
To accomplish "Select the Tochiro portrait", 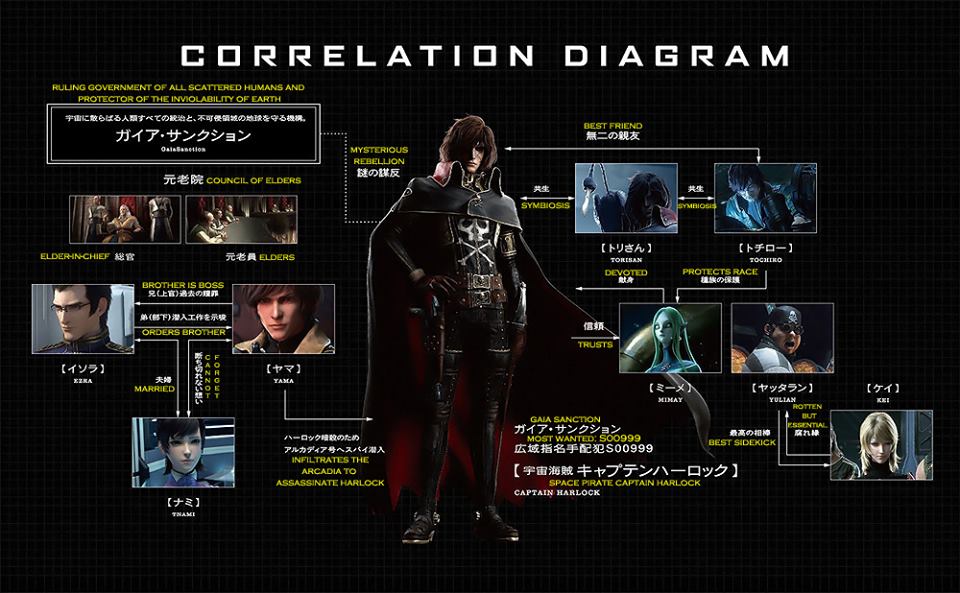I will pos(764,198).
